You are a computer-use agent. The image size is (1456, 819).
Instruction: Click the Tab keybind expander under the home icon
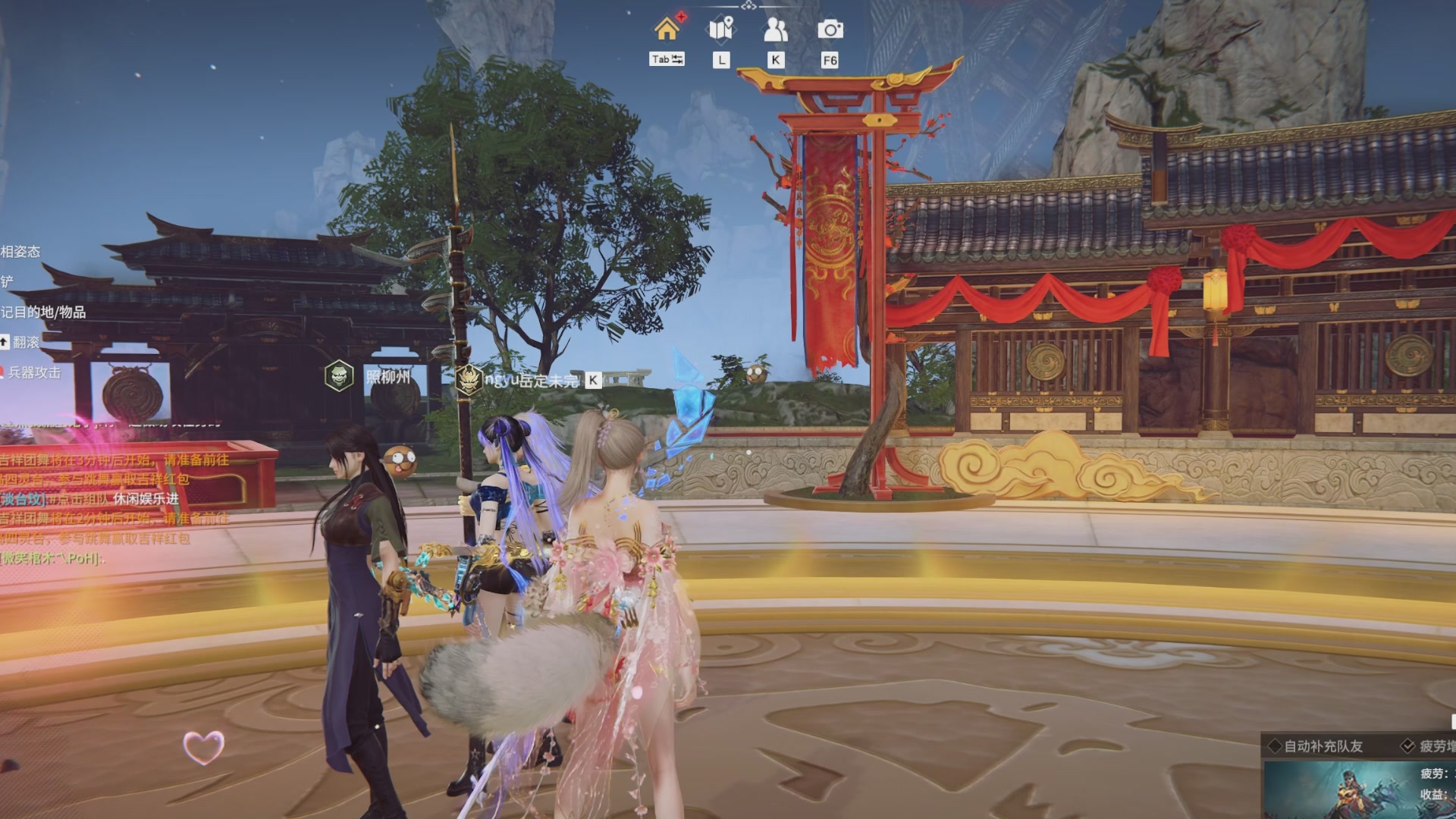pos(666,59)
